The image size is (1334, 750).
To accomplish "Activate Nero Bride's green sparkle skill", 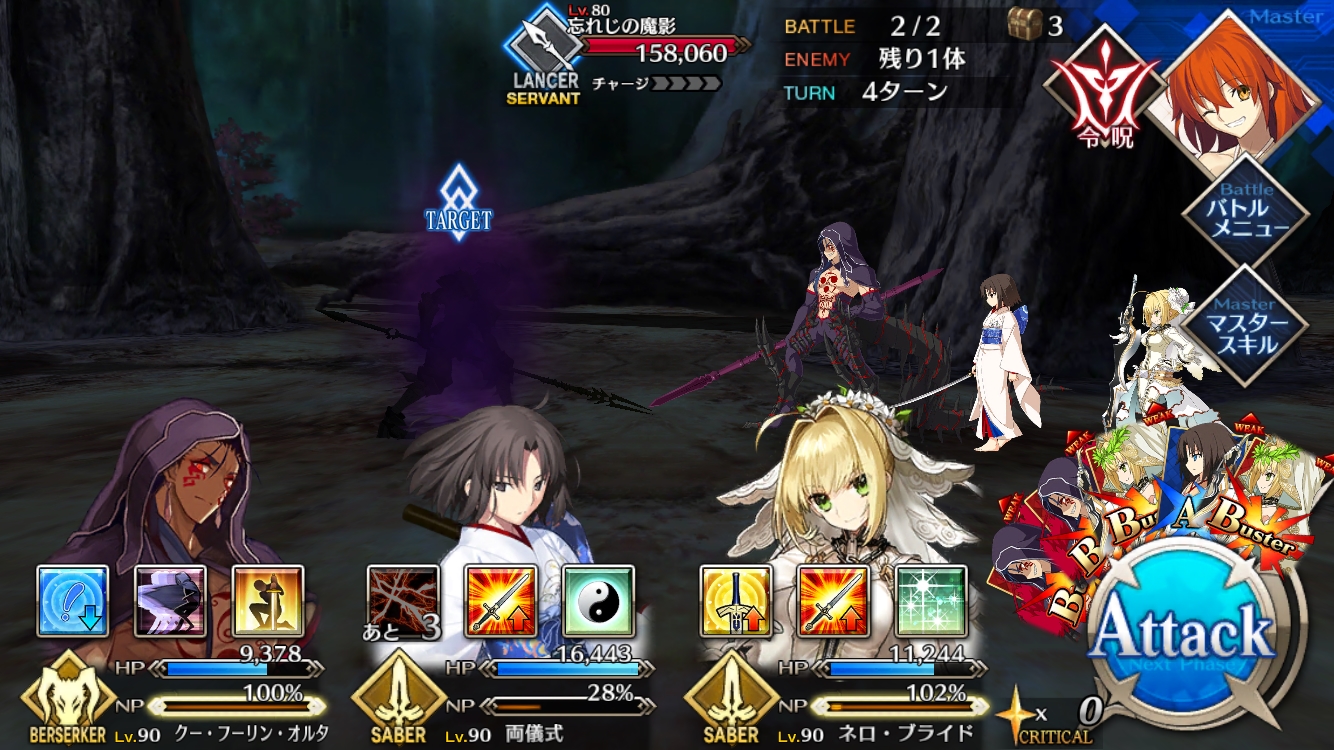I will (931, 601).
